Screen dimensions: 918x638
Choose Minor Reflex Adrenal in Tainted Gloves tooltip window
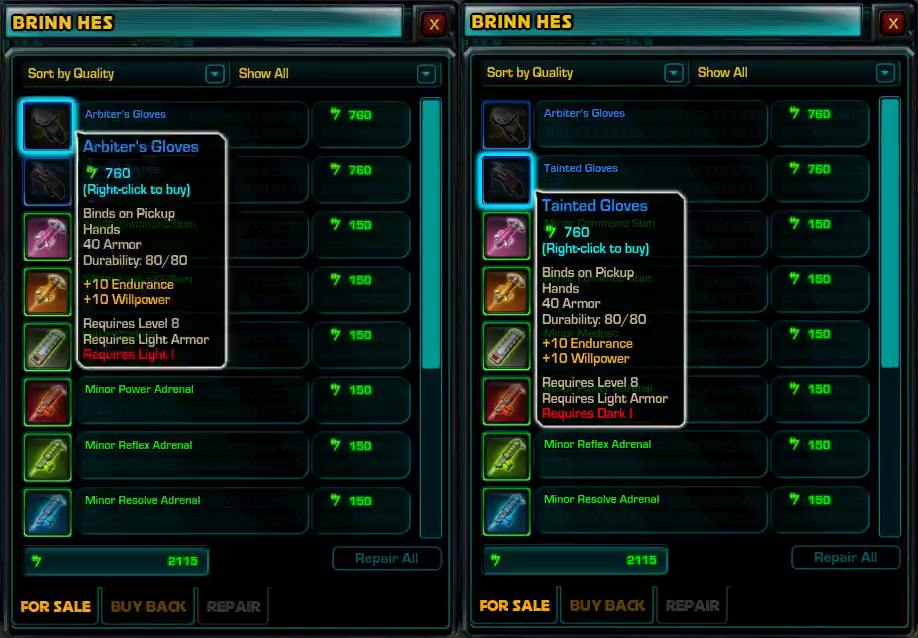tap(597, 445)
